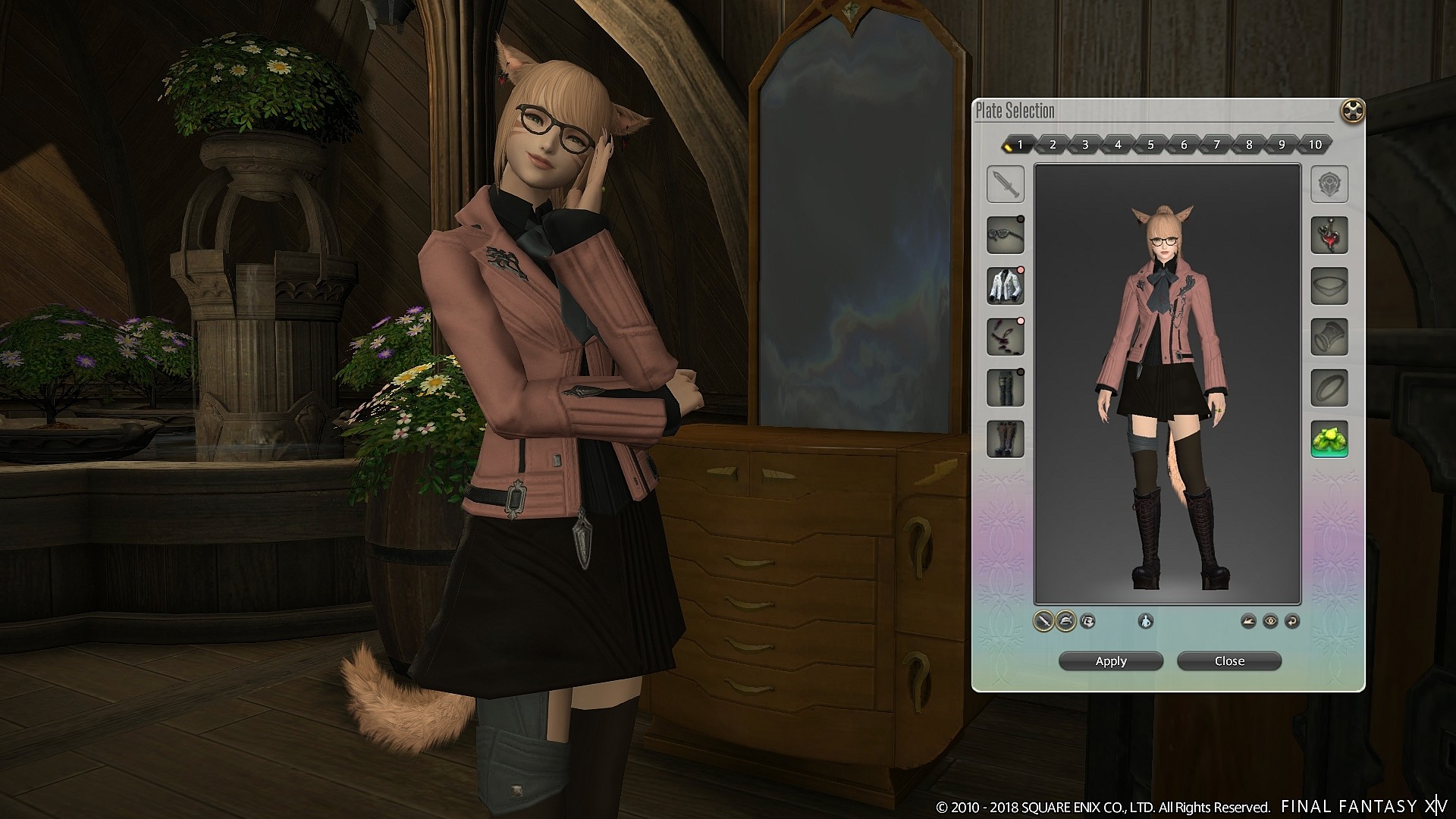Switch to glamour plate tab 2
This screenshot has height=819, width=1456.
click(x=1053, y=144)
